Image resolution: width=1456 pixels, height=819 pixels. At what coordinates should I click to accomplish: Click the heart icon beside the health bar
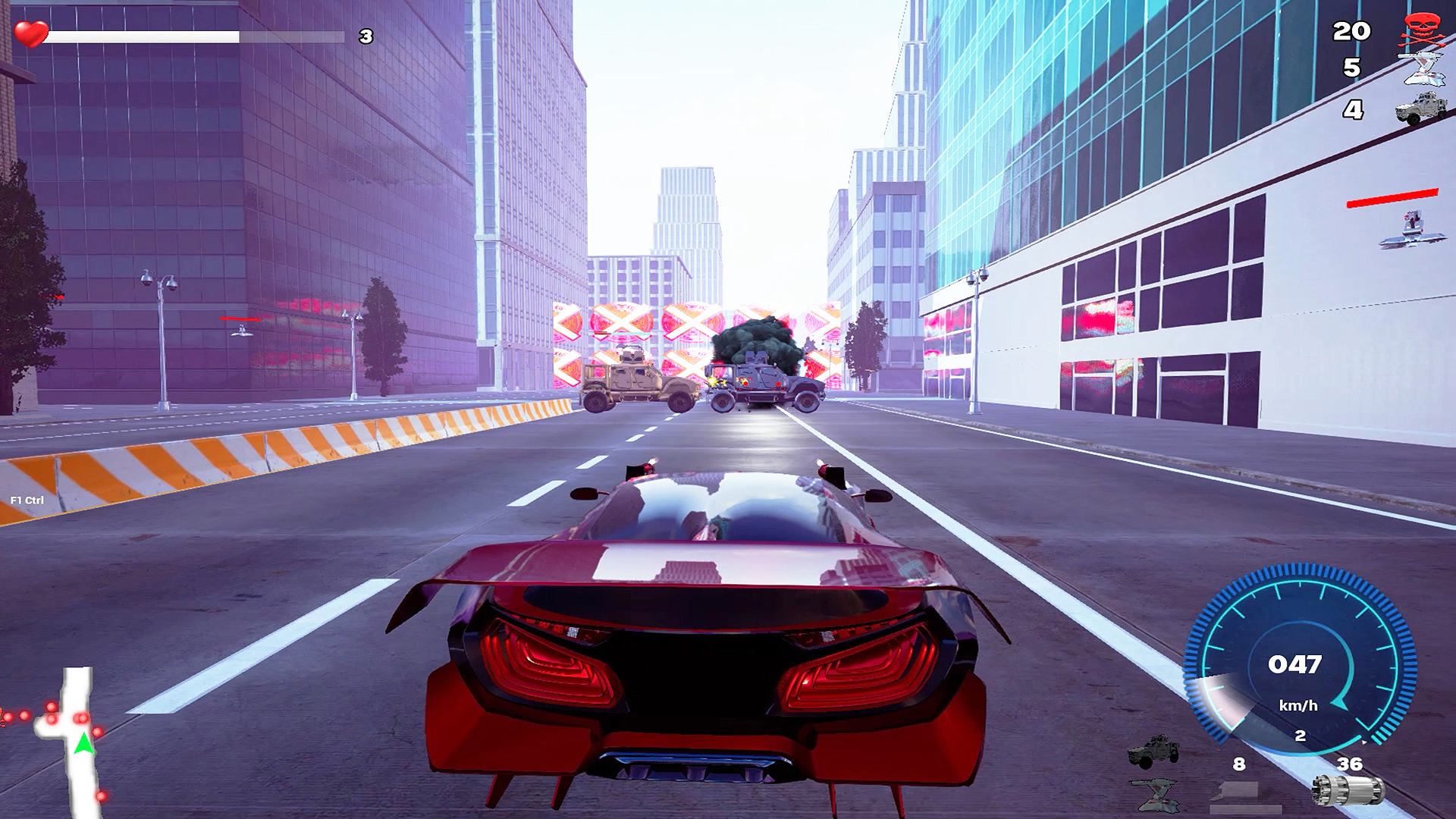coord(30,32)
